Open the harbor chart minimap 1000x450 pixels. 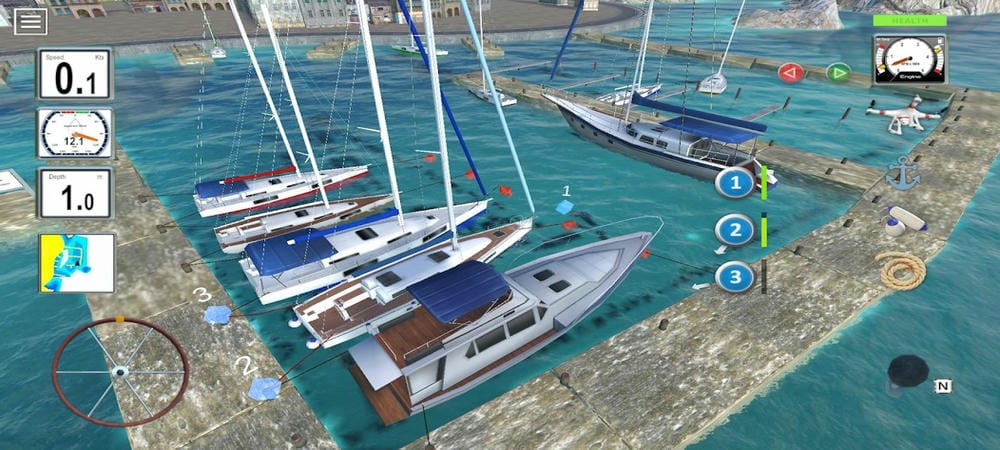tap(77, 263)
